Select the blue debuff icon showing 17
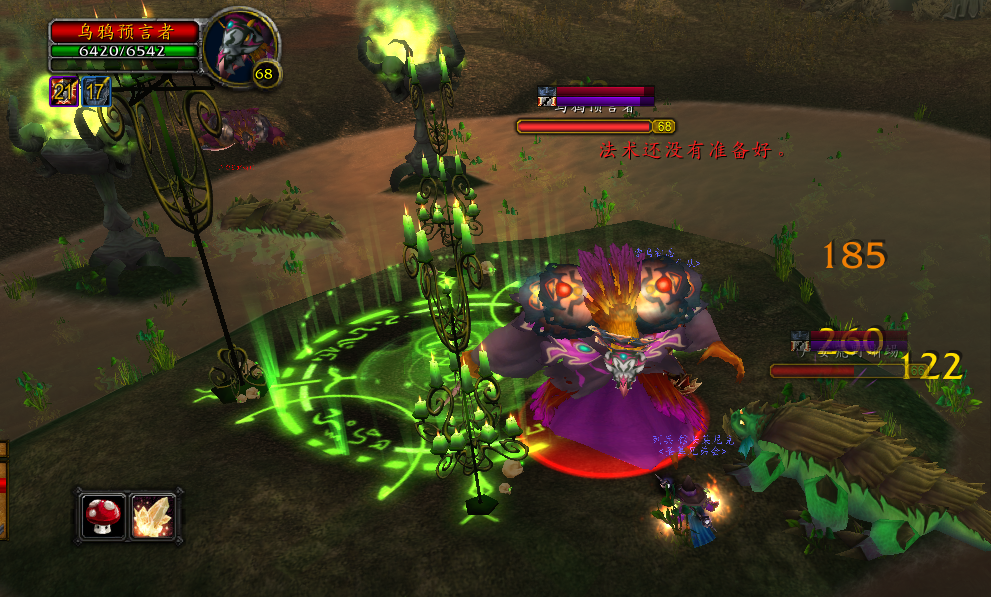The width and height of the screenshot is (991, 597). (96, 92)
